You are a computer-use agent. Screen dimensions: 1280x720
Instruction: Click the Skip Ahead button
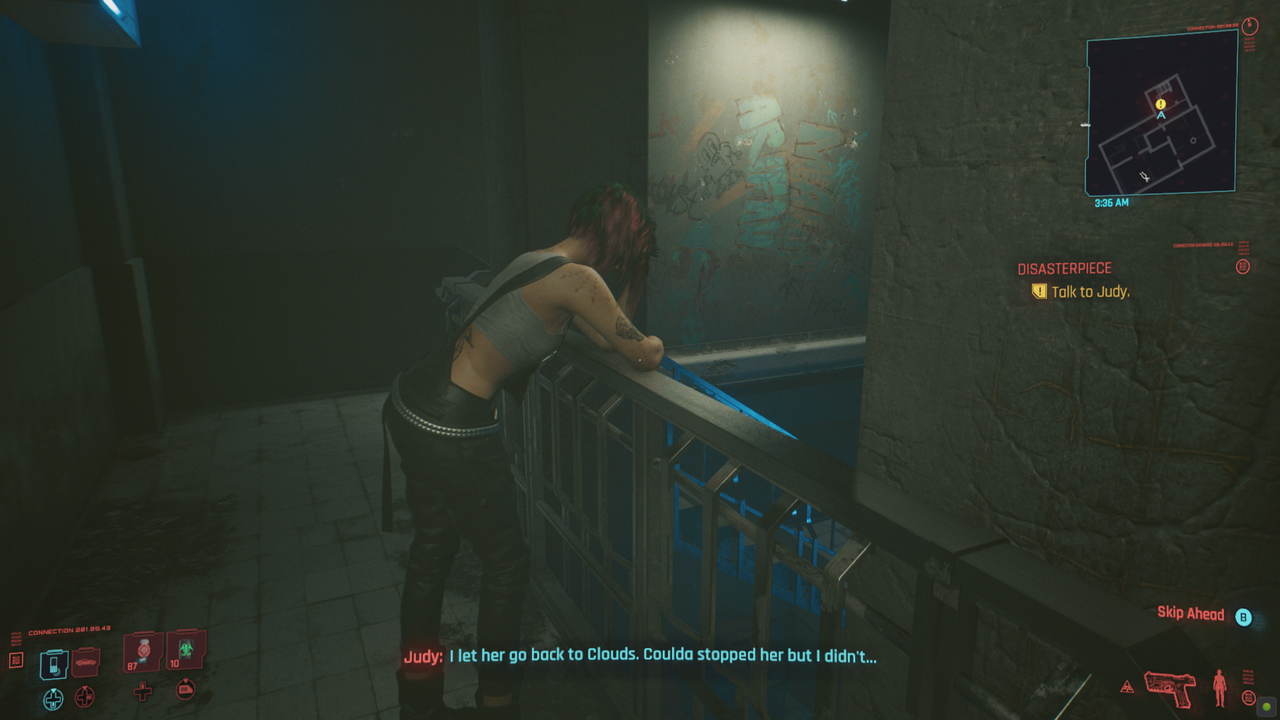click(1192, 613)
